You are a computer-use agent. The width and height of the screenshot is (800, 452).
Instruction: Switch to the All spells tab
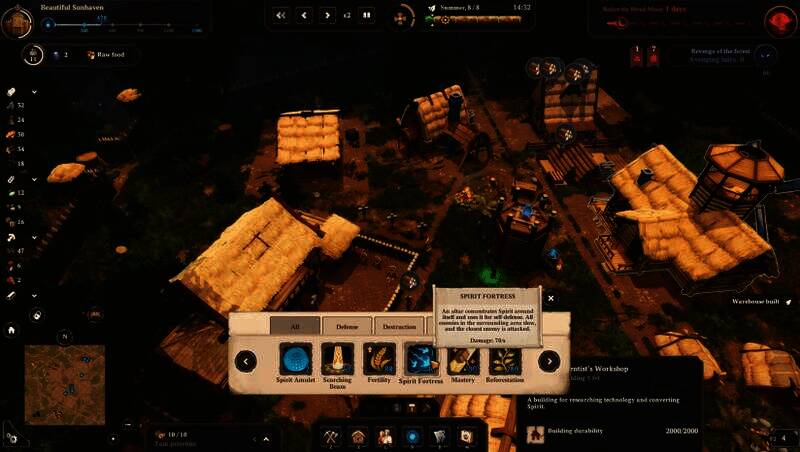295,326
